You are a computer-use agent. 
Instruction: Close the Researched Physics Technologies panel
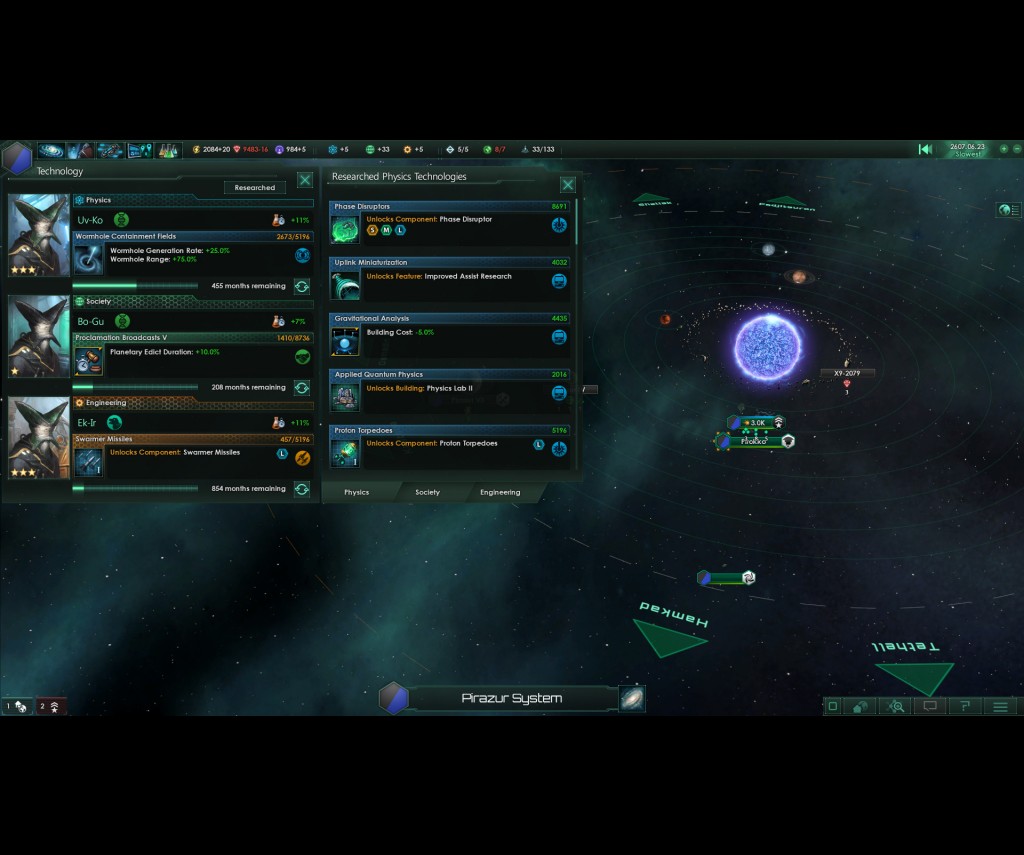point(568,185)
